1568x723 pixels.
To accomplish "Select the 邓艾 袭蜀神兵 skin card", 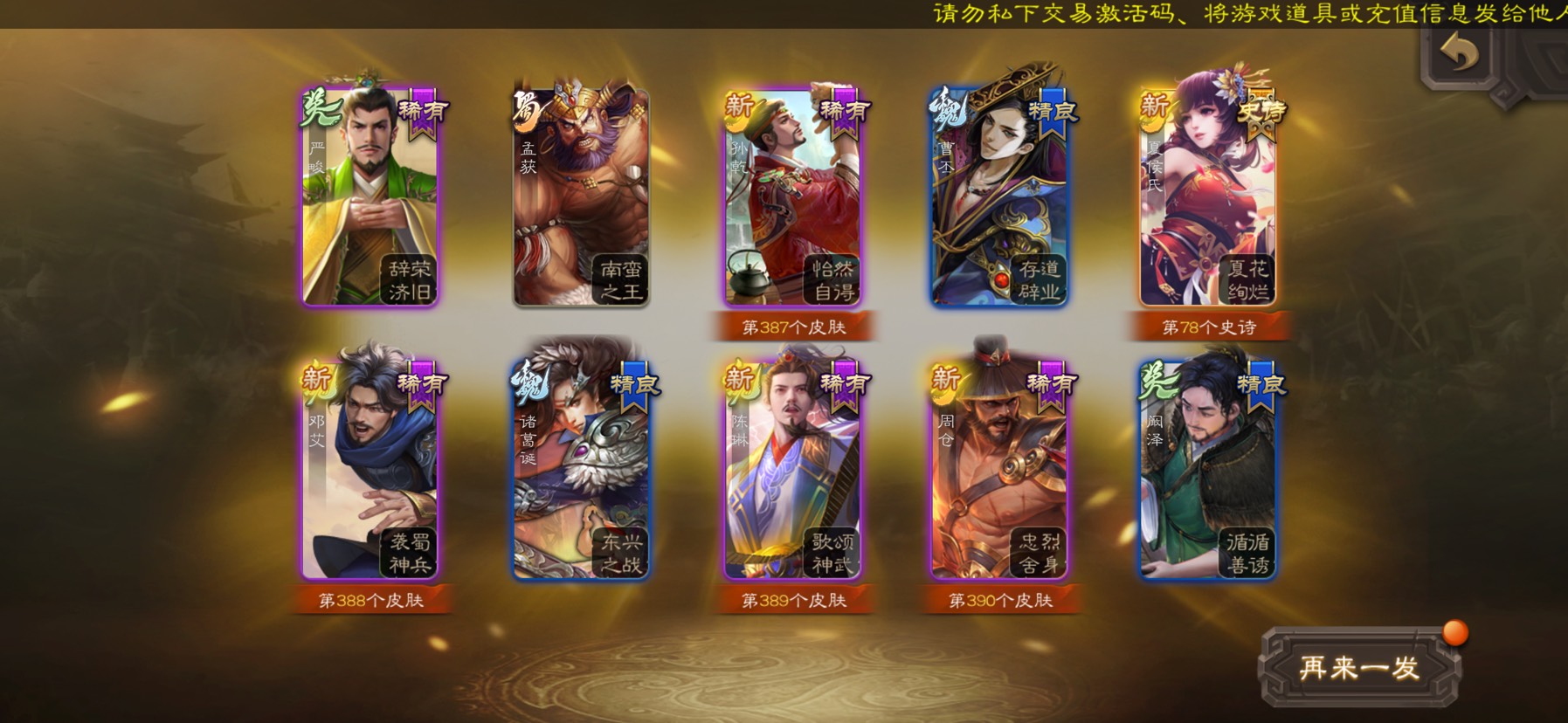I will pyautogui.click(x=370, y=470).
